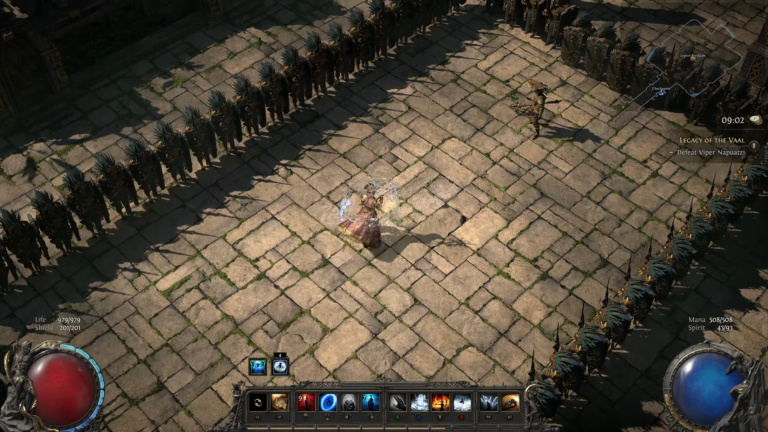Select the fiery explosion skill icon
This screenshot has height=432, width=768.
pyautogui.click(x=440, y=402)
